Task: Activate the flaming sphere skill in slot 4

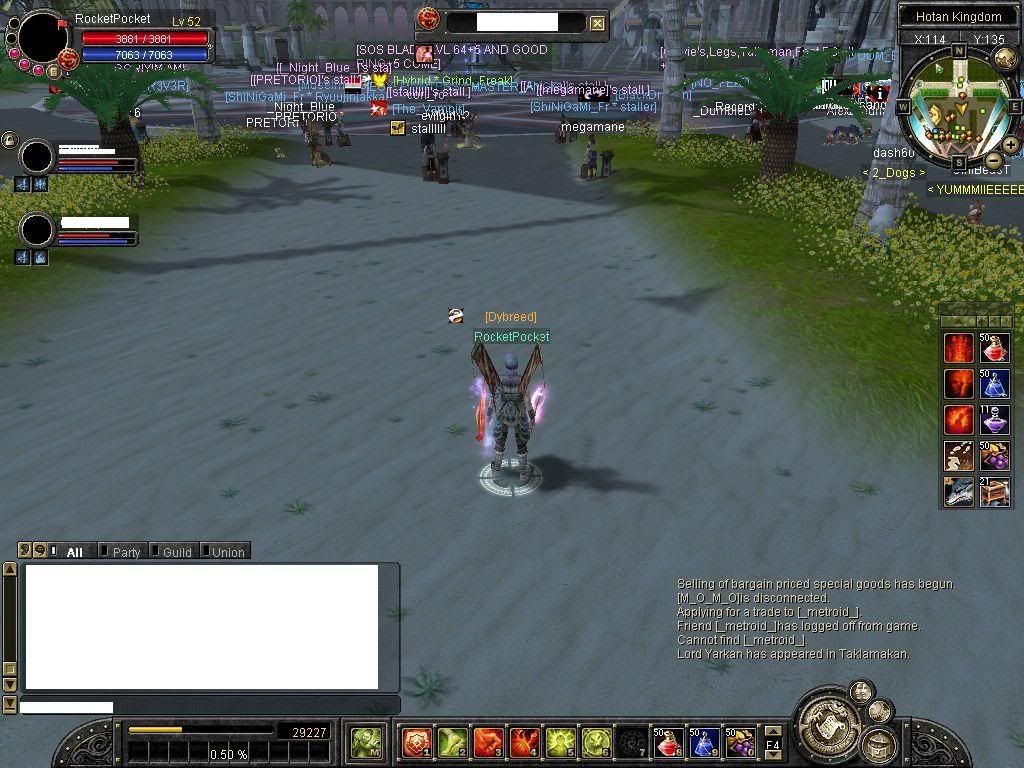Action: [524, 742]
